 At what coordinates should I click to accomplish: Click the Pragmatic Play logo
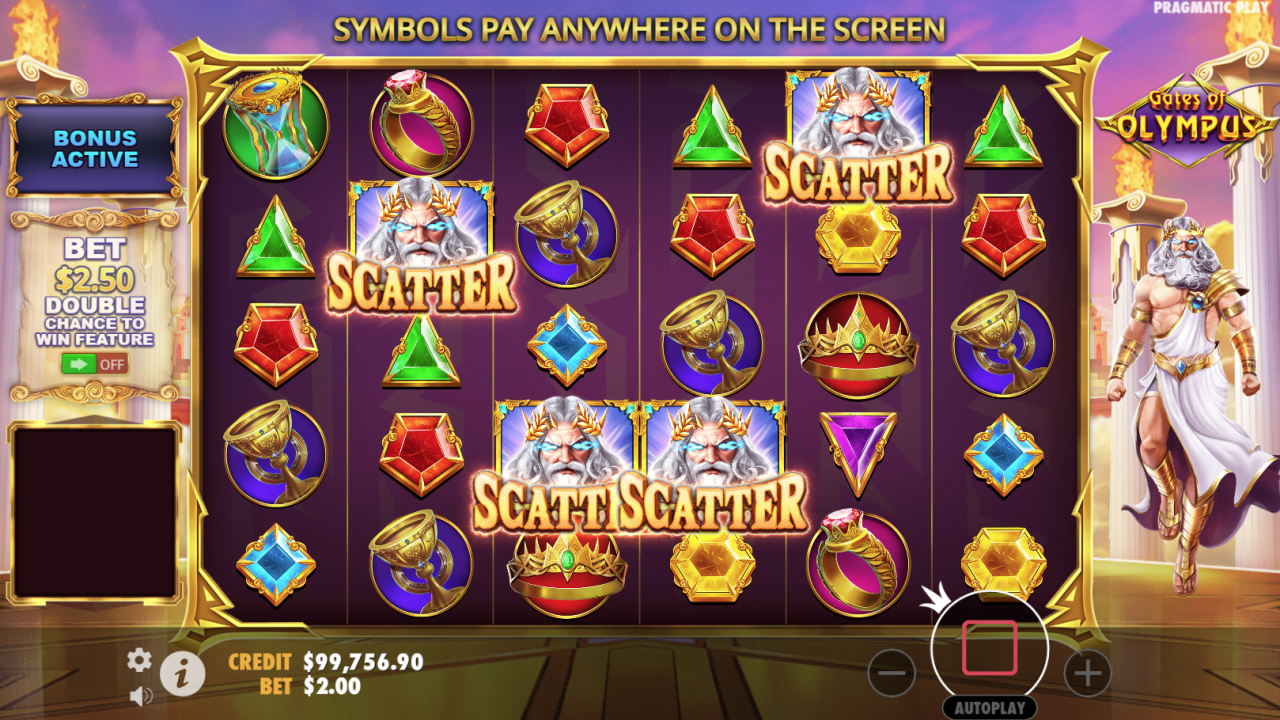pos(1212,9)
